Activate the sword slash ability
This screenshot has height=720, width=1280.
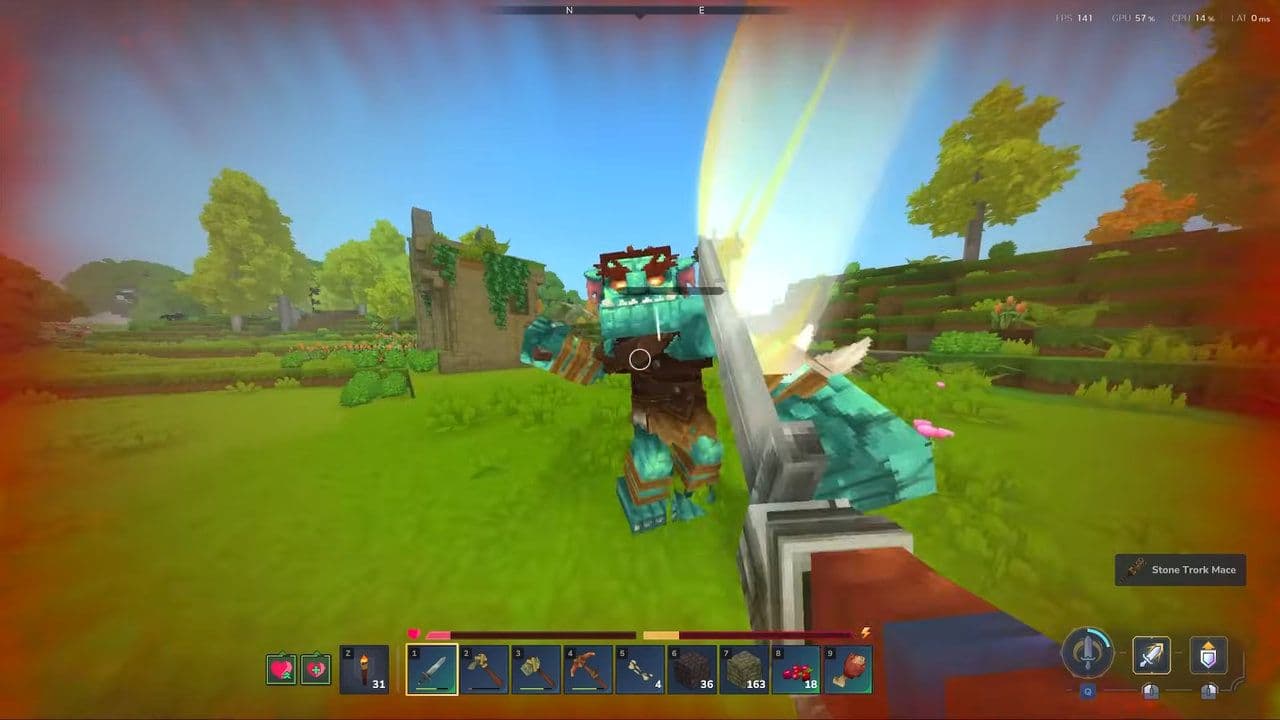(1149, 655)
